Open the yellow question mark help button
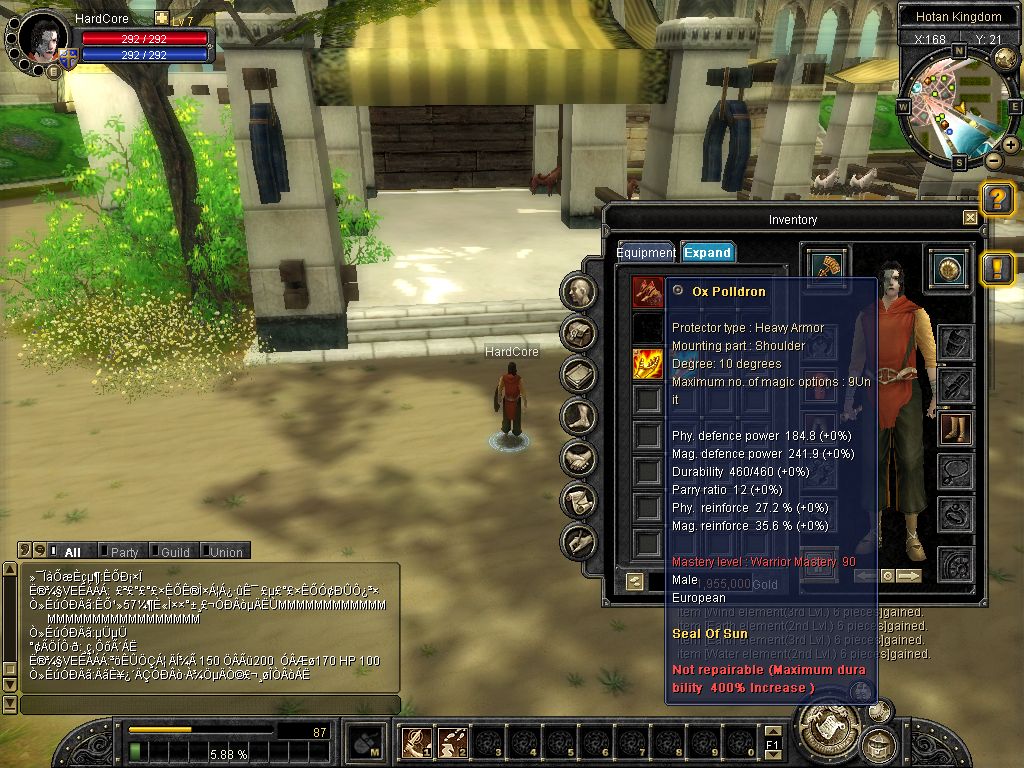 (997, 200)
